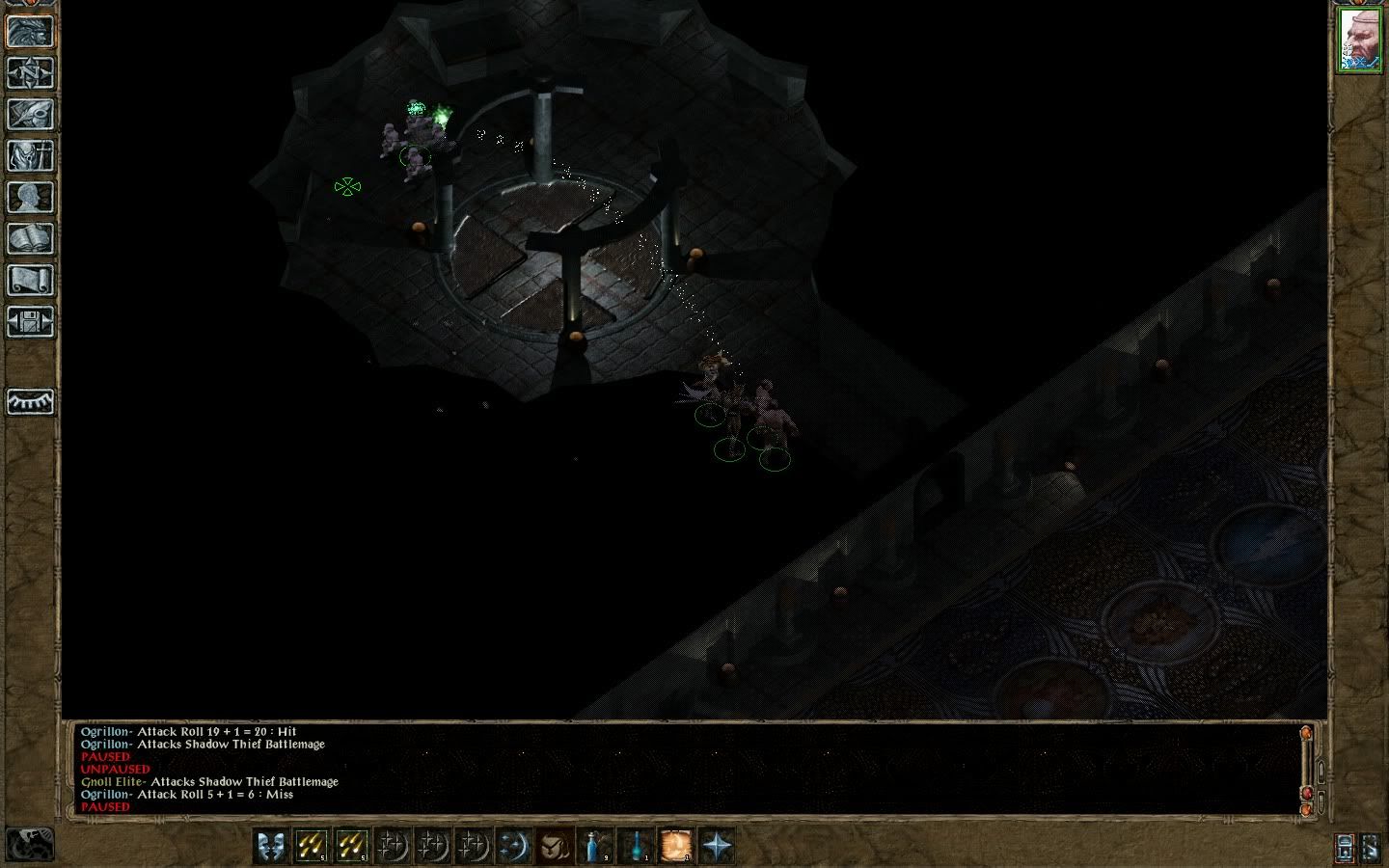Activate the twin masks dialogue action
The height and width of the screenshot is (868, 1389).
coord(271,847)
